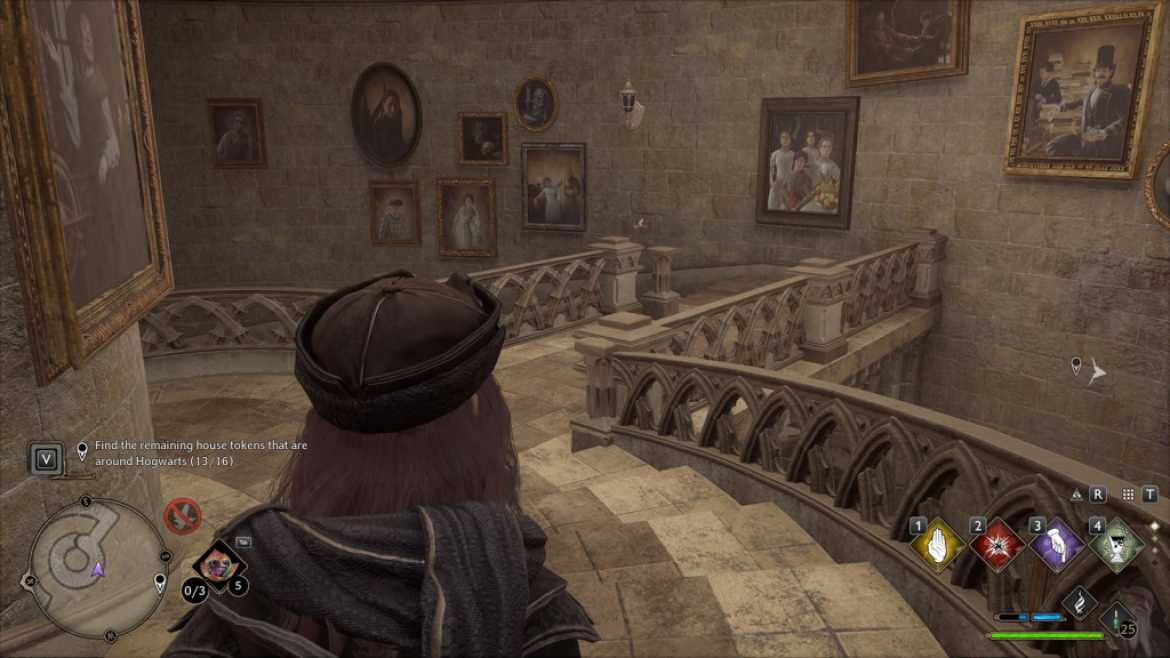Select the green spell in slot 4
Screen dimensions: 1170x658
point(1115,546)
